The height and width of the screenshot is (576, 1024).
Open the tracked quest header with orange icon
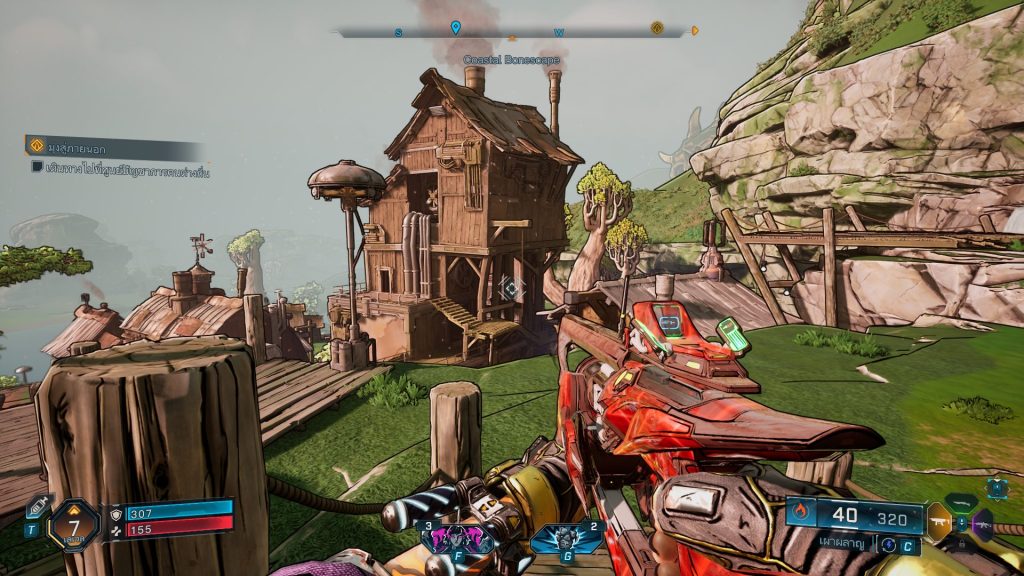coord(36,146)
